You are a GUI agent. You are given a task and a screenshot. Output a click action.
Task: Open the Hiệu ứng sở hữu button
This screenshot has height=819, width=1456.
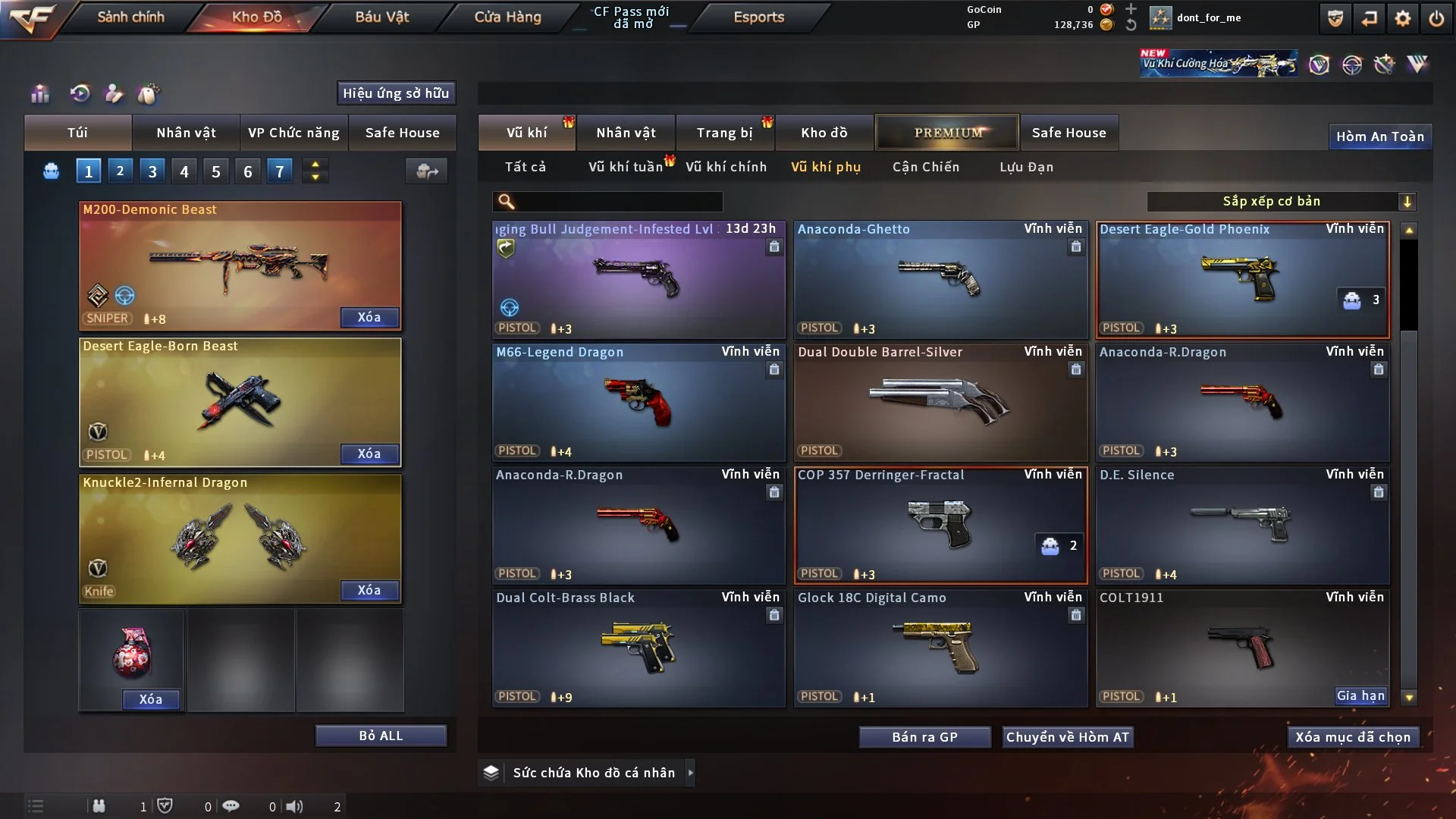[396, 93]
